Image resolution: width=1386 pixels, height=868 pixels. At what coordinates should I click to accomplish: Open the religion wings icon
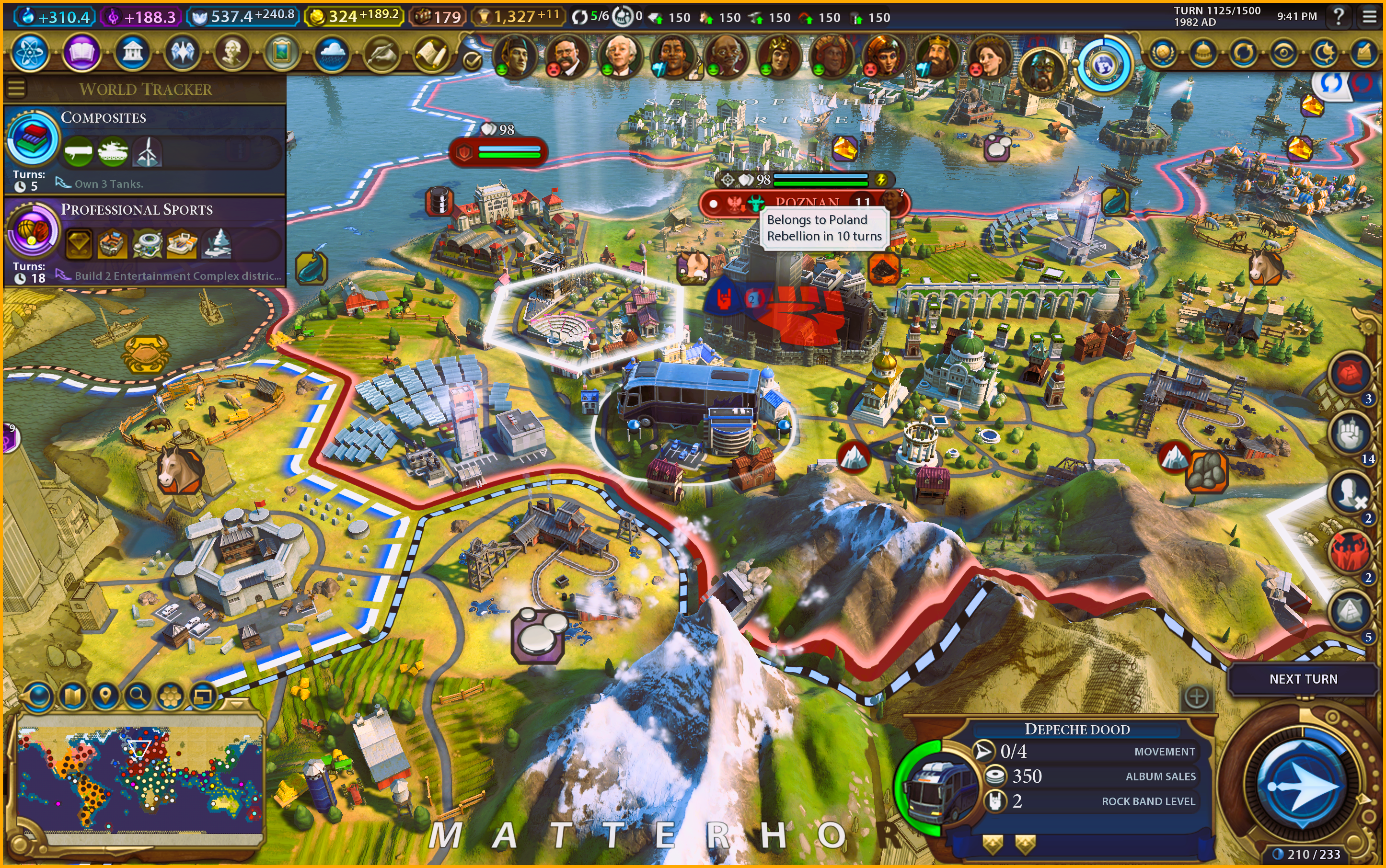tap(182, 53)
